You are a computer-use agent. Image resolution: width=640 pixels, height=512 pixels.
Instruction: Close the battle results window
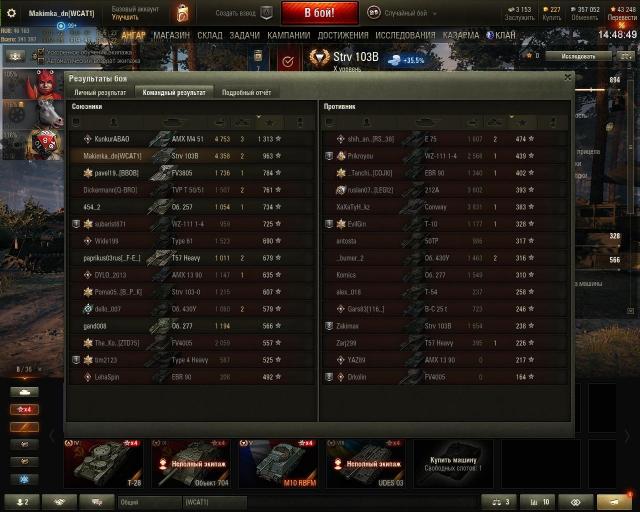(567, 77)
